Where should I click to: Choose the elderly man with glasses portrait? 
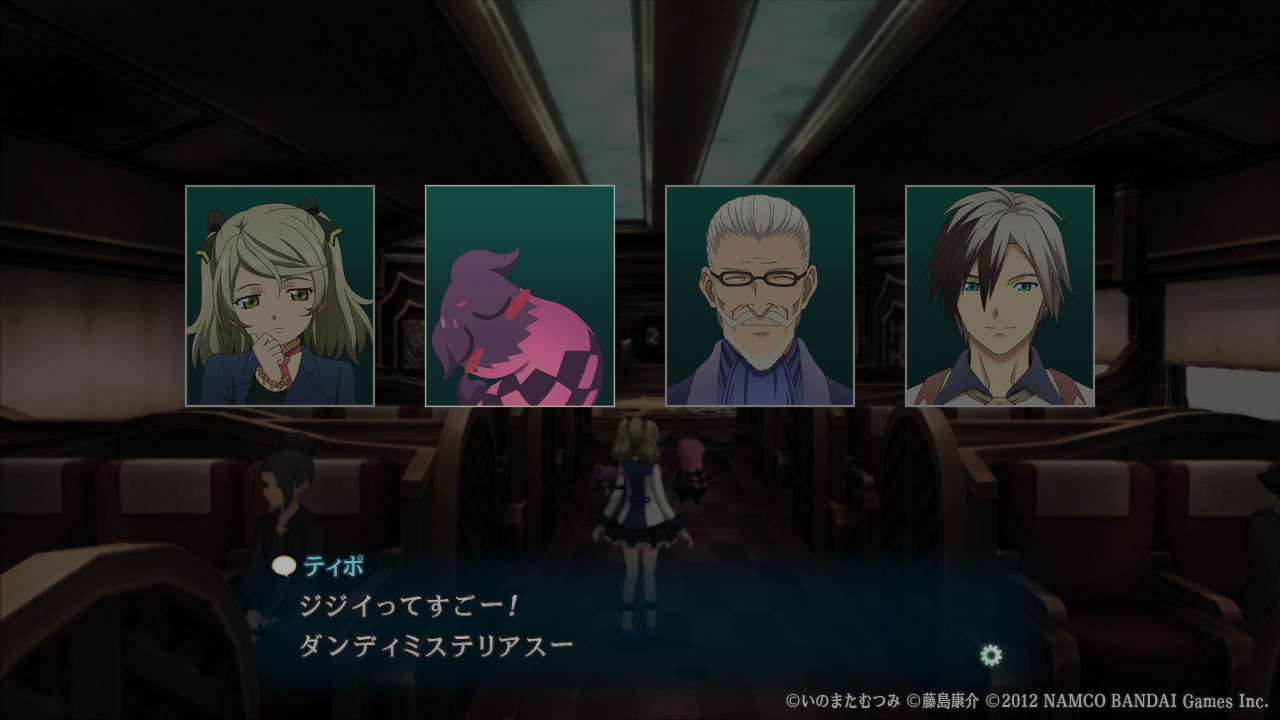click(760, 296)
